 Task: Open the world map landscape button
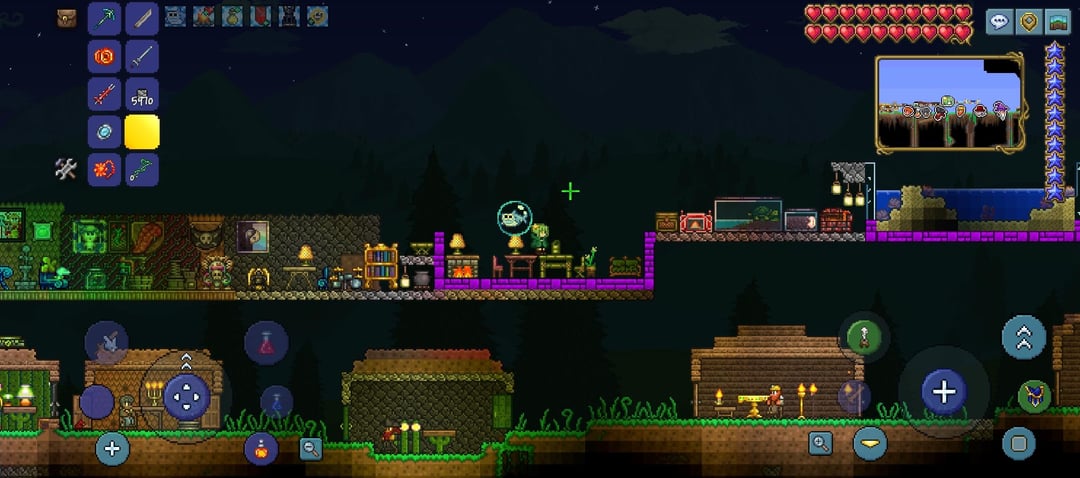click(1057, 22)
